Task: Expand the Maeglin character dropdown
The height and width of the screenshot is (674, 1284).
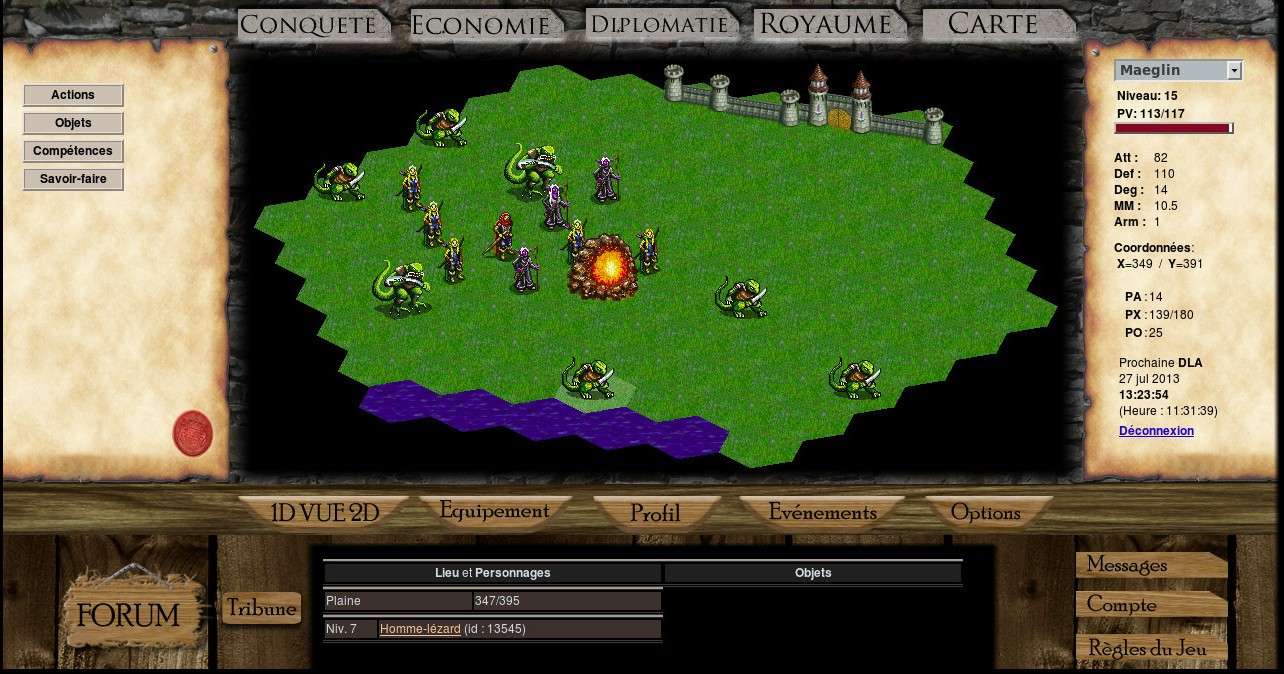Action: tap(1234, 70)
